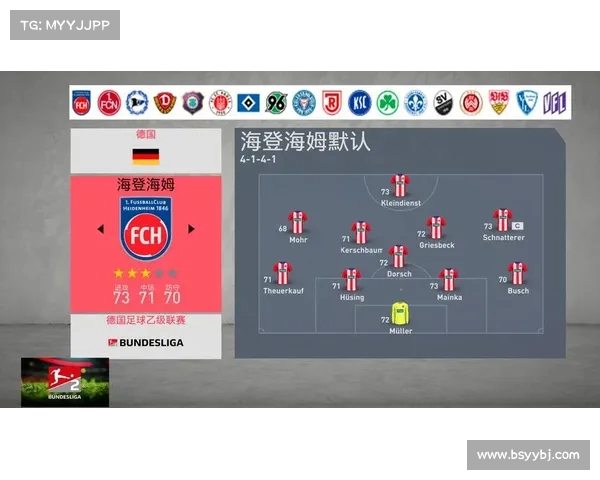
Task: Pick the St. Pauli brown logo
Action: [220, 103]
